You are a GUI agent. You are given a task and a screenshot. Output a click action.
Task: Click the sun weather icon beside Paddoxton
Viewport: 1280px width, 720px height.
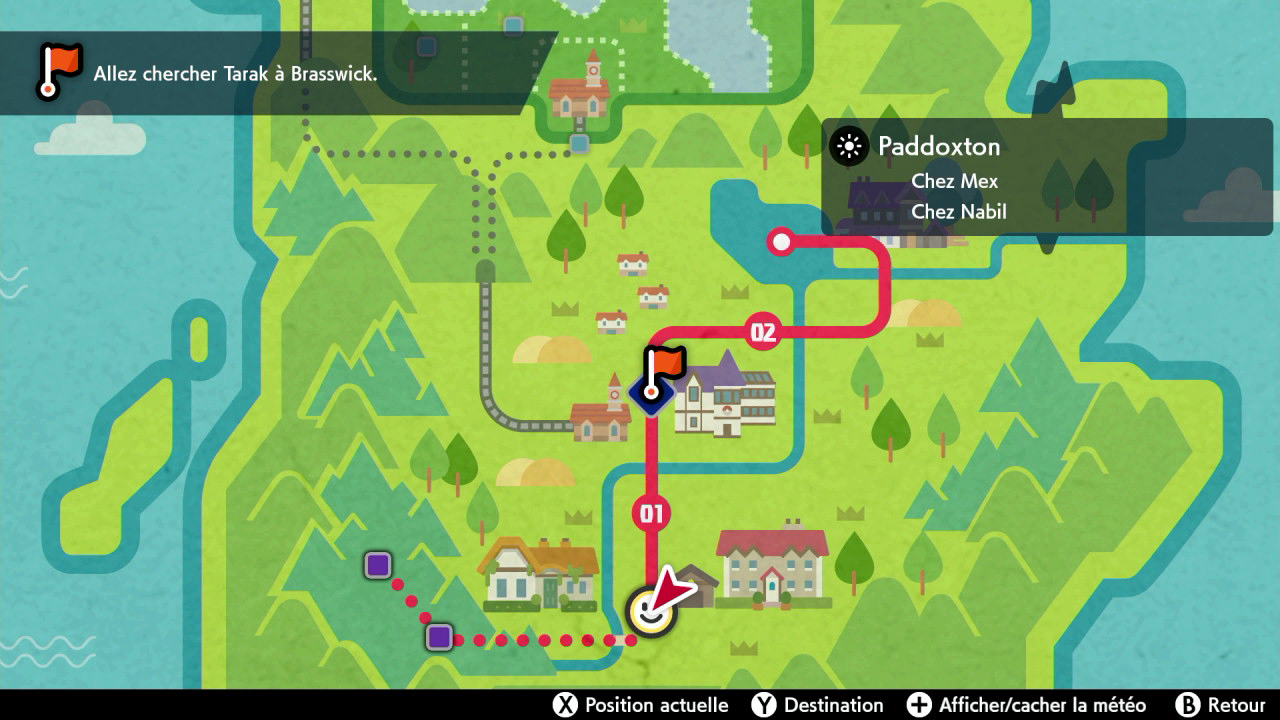[849, 147]
